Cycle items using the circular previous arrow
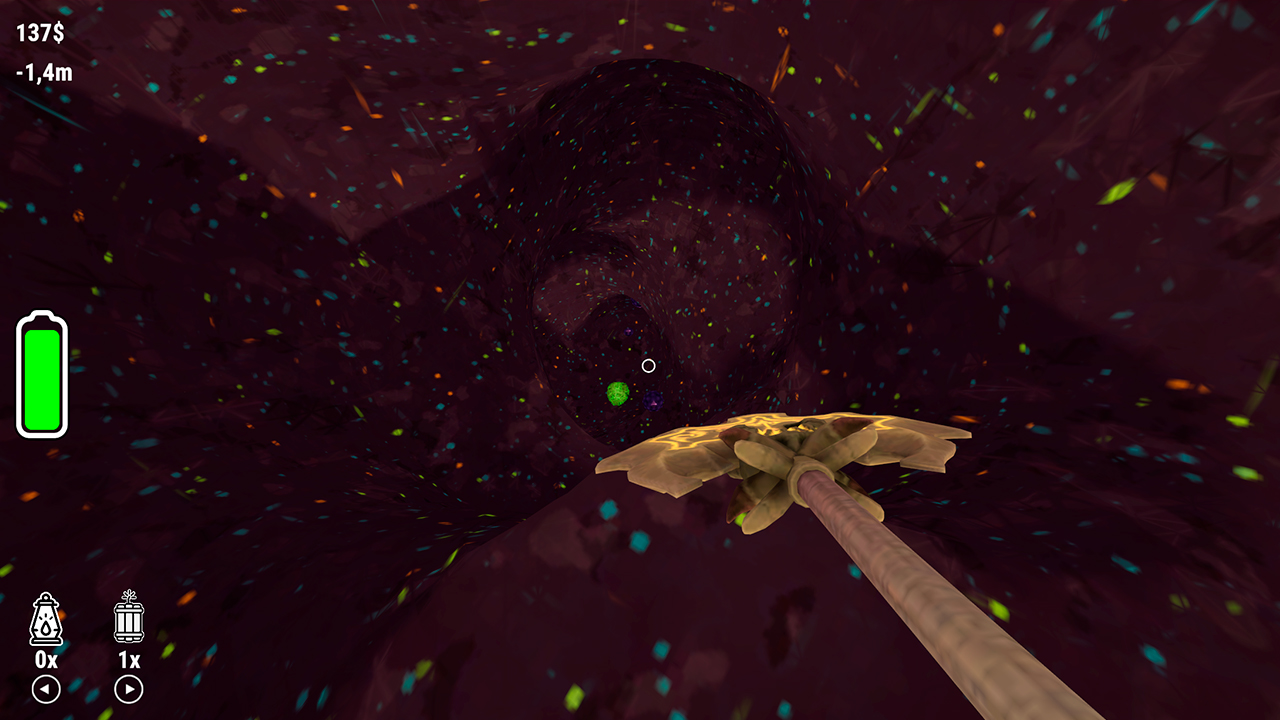The width and height of the screenshot is (1280, 720). [x=45, y=690]
